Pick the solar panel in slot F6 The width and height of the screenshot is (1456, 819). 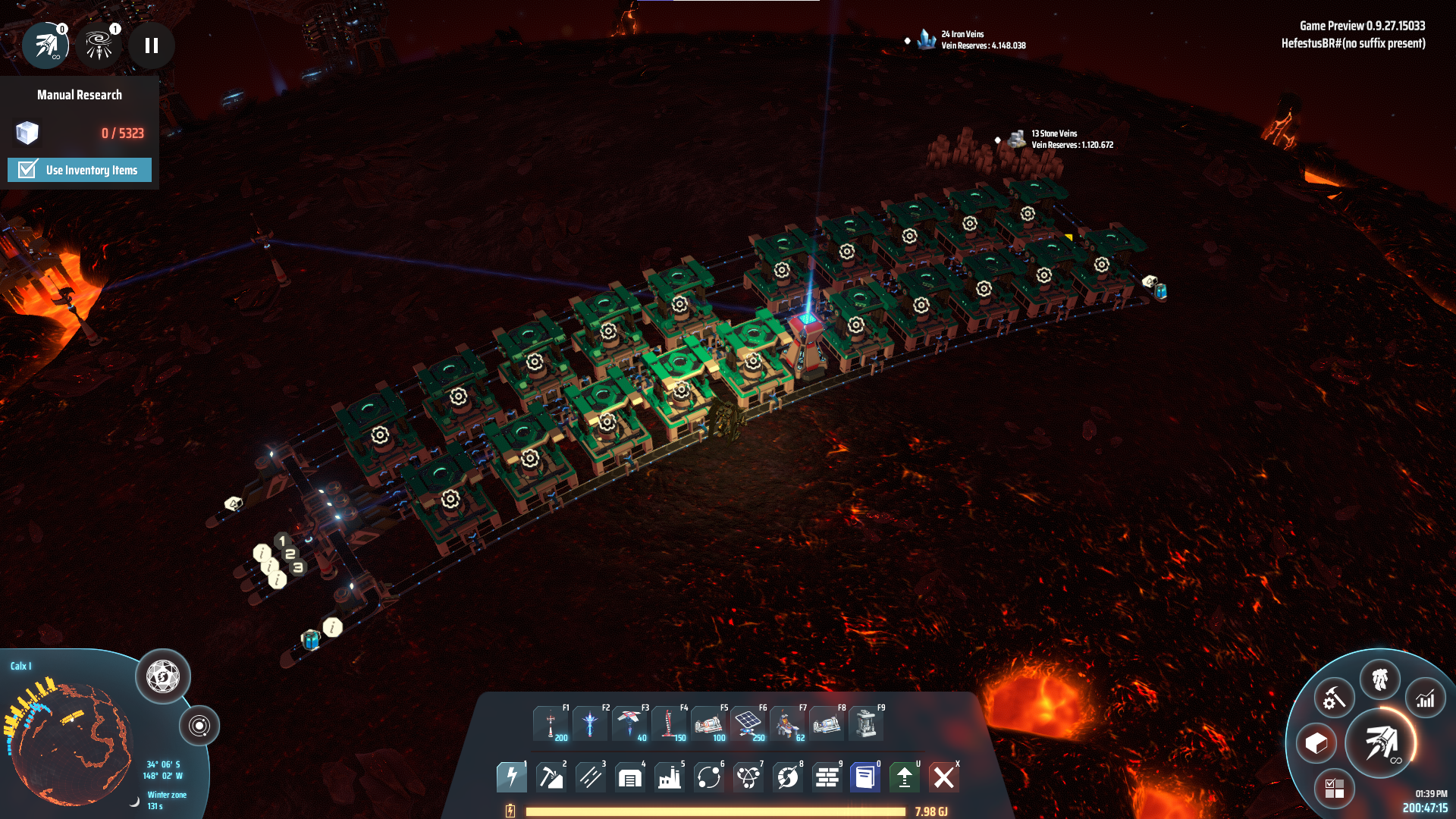(748, 723)
